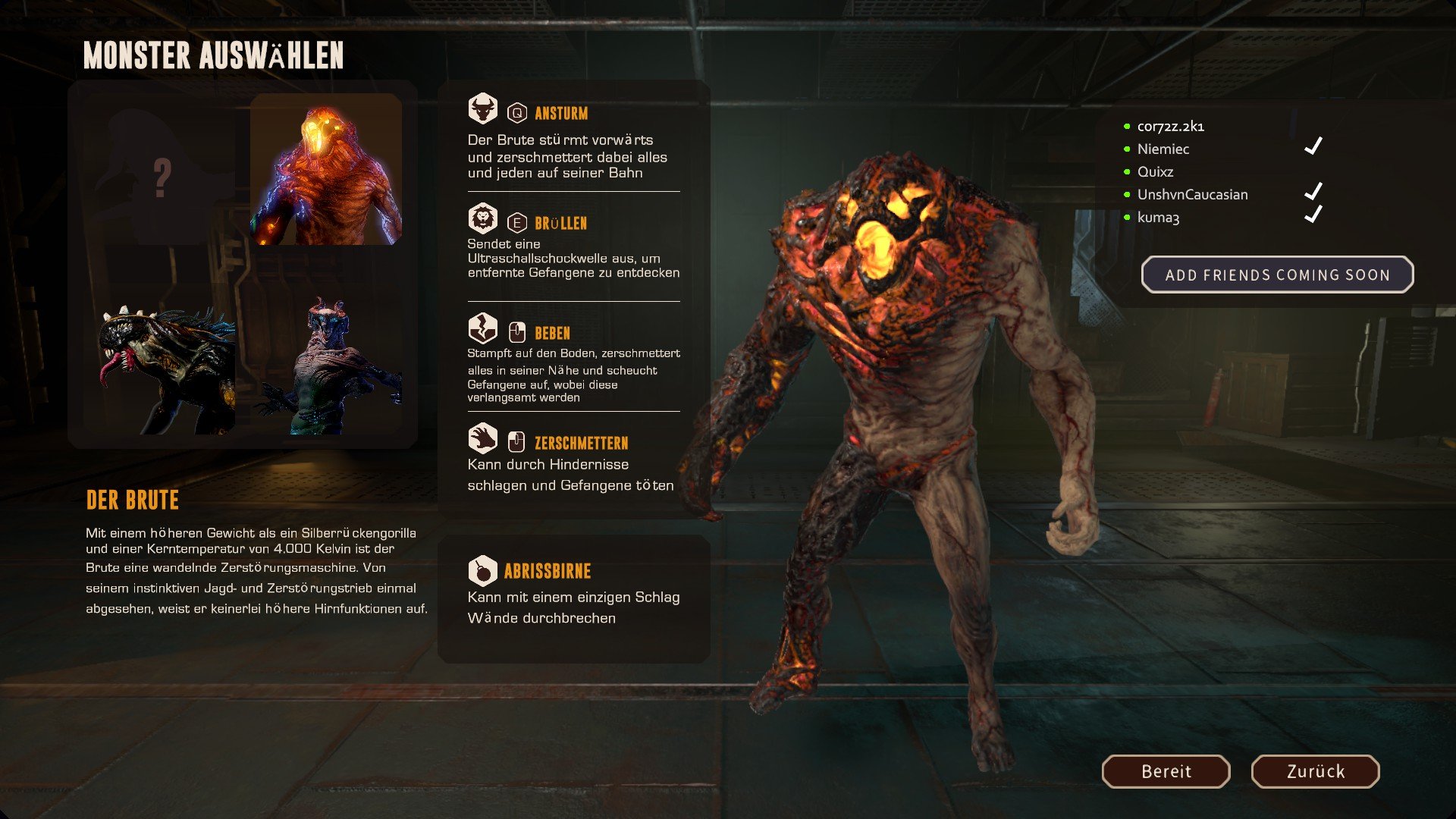Click the Ansturm bull ability icon

point(482,109)
